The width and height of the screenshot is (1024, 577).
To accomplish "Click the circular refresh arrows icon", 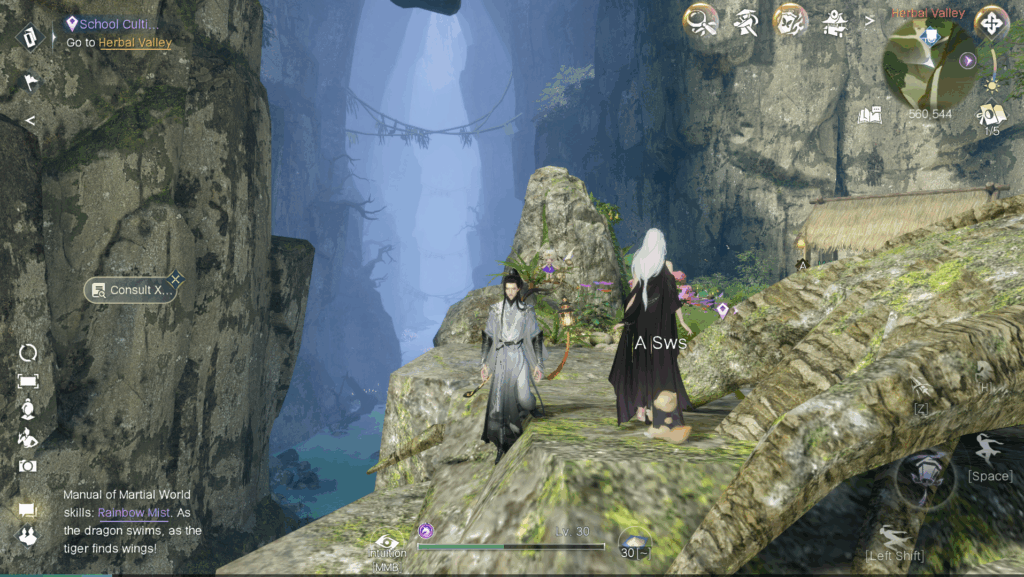I will [28, 352].
